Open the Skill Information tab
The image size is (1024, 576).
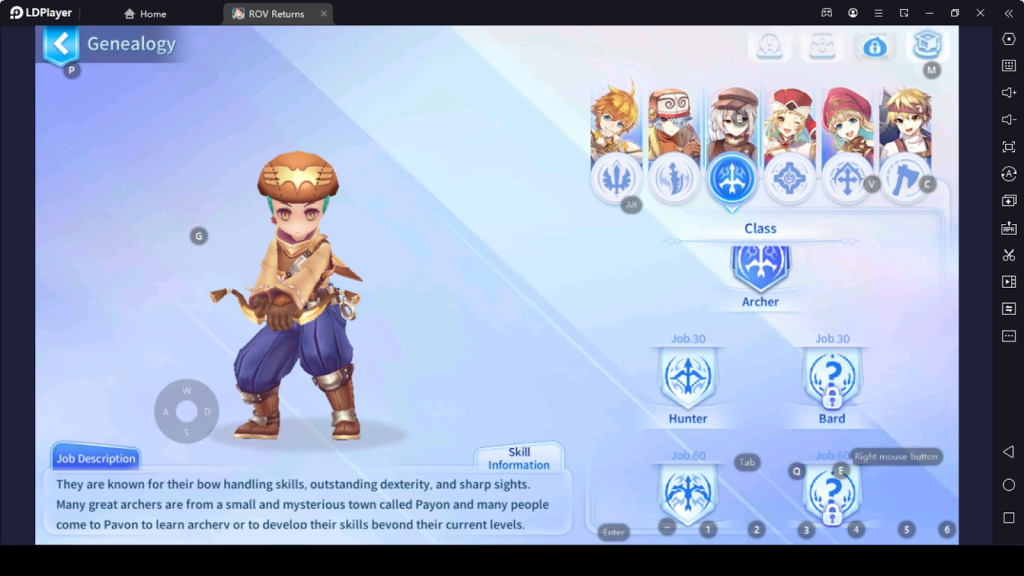pos(519,458)
